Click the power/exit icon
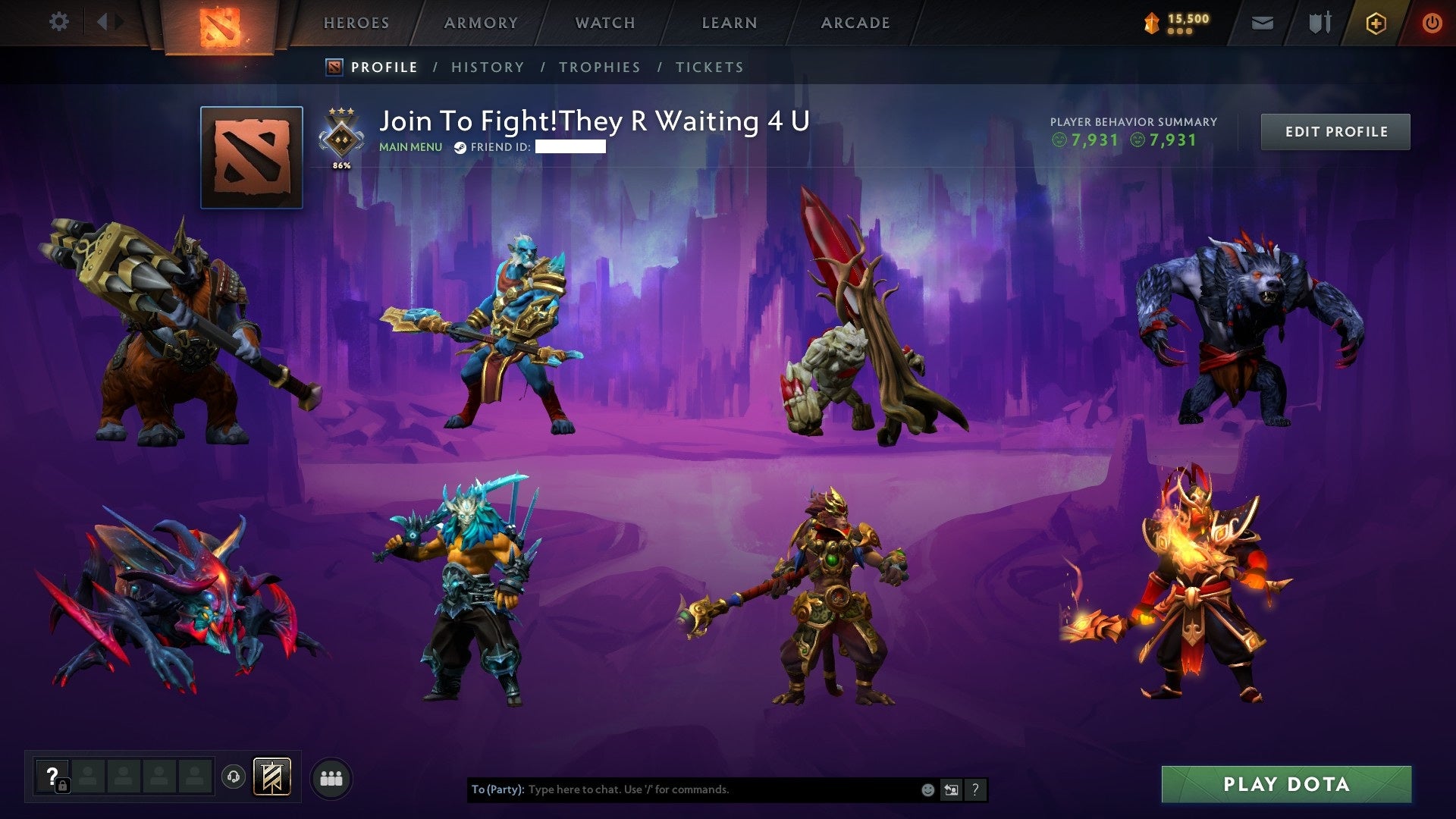 coord(1433,23)
